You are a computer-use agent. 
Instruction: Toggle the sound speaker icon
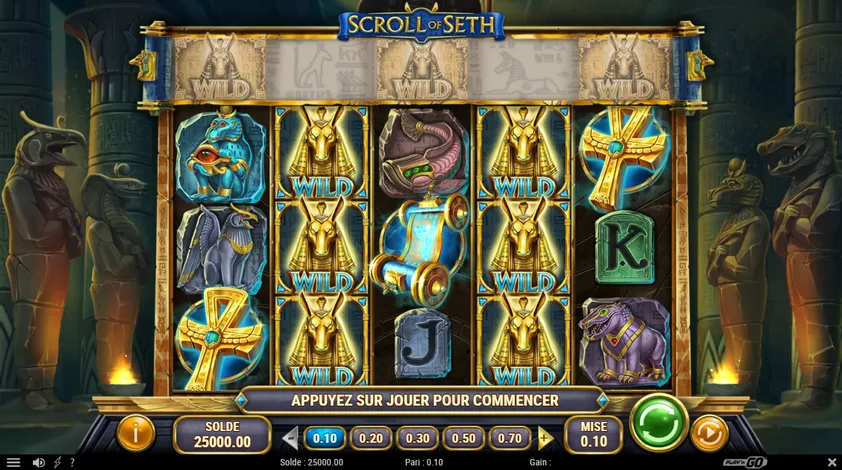coord(38,462)
